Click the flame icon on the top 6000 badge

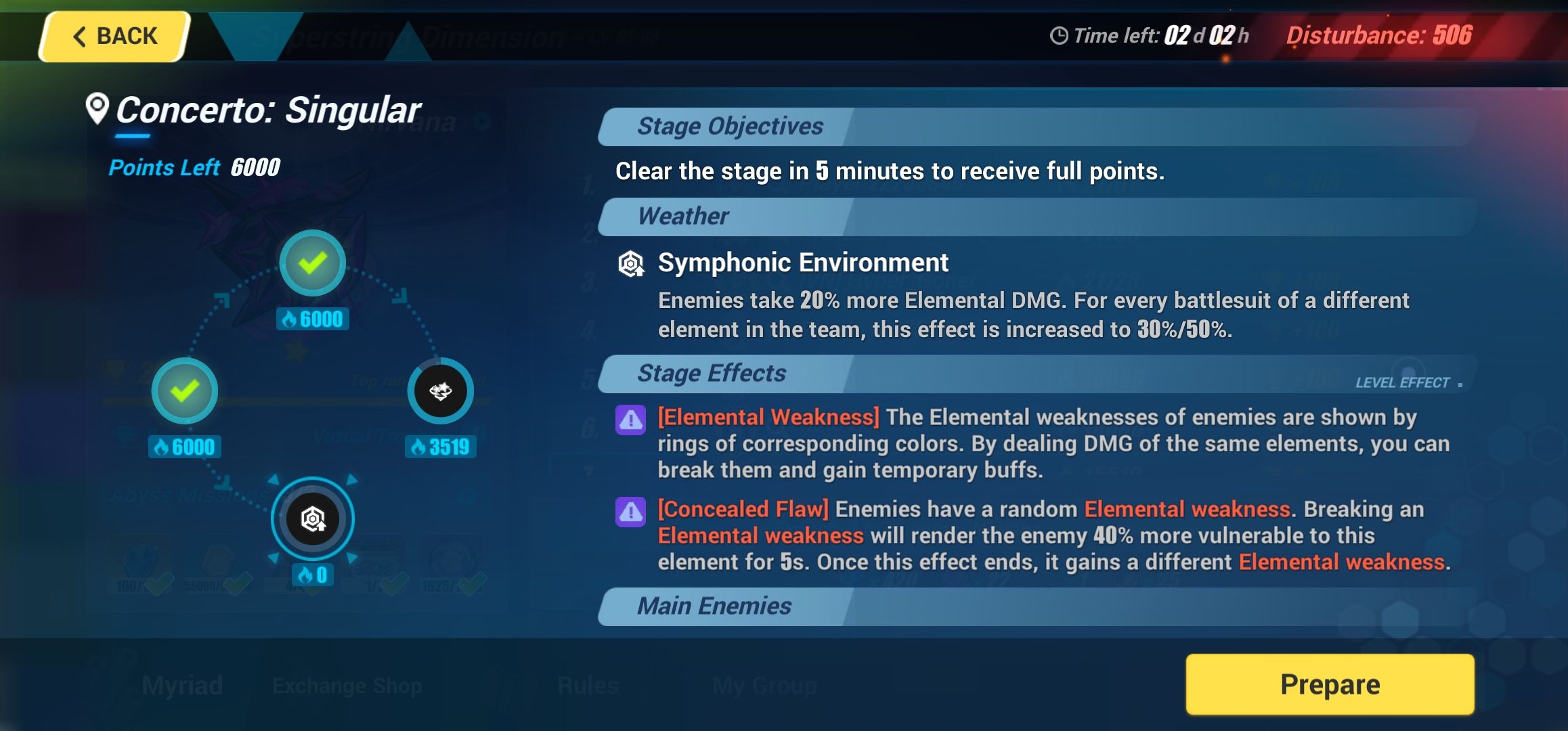pyautogui.click(x=288, y=319)
